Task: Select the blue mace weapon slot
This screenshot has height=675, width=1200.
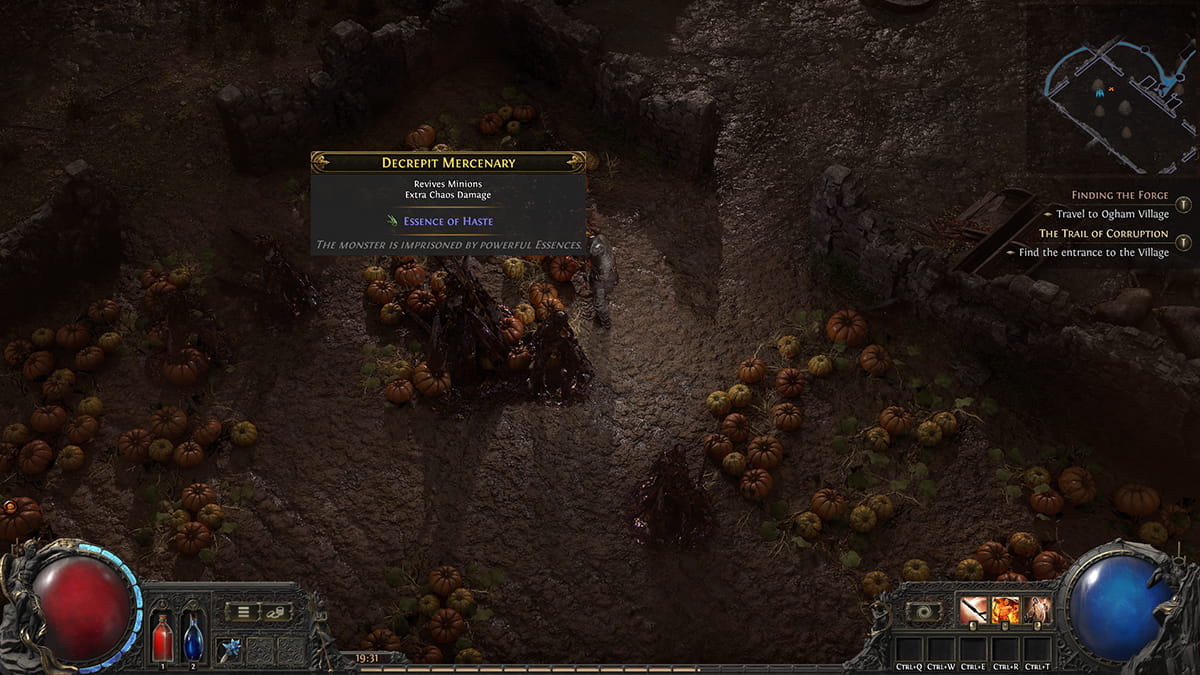Action: coord(231,649)
